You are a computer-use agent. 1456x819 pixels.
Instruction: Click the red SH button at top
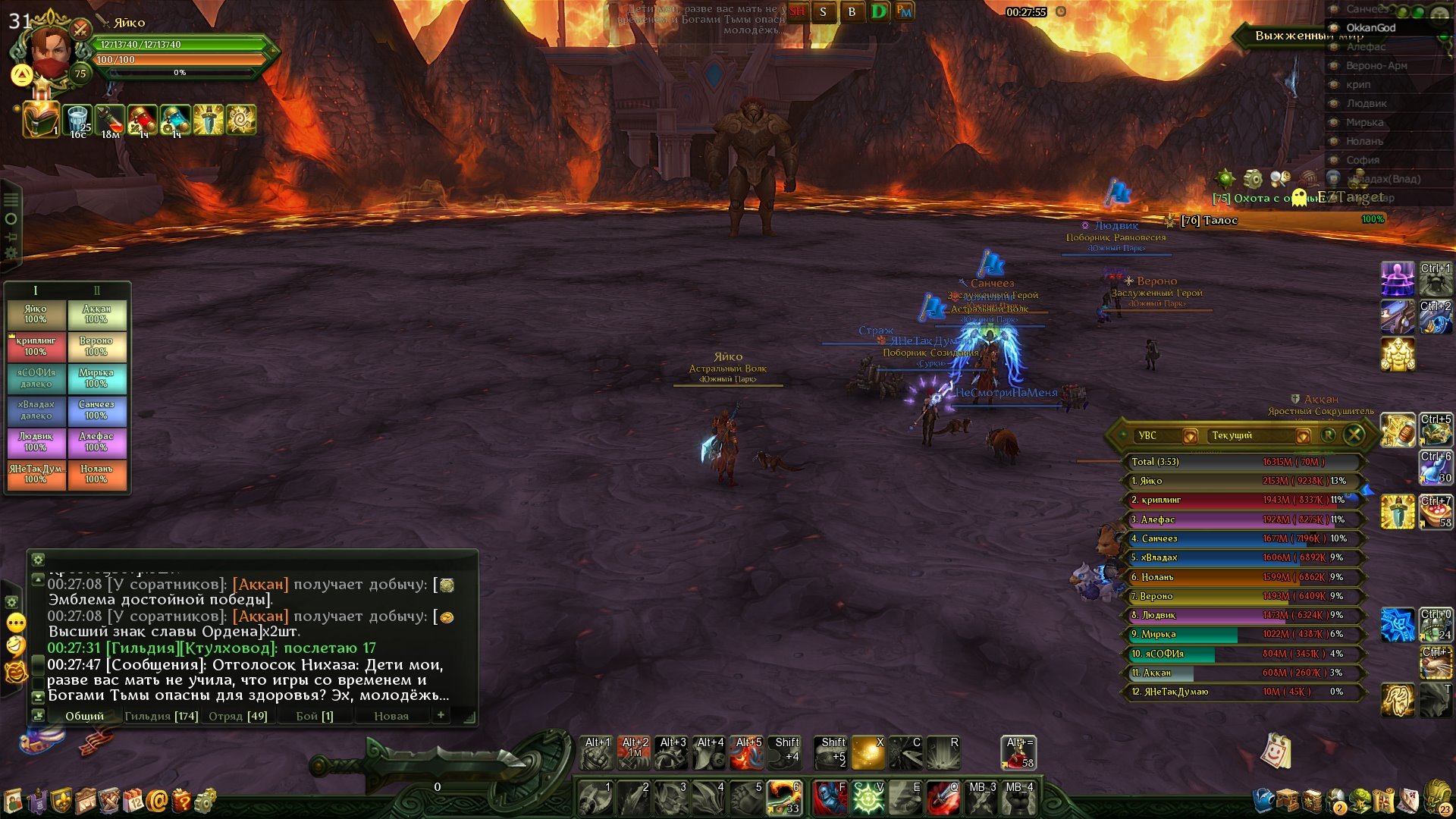[x=797, y=11]
